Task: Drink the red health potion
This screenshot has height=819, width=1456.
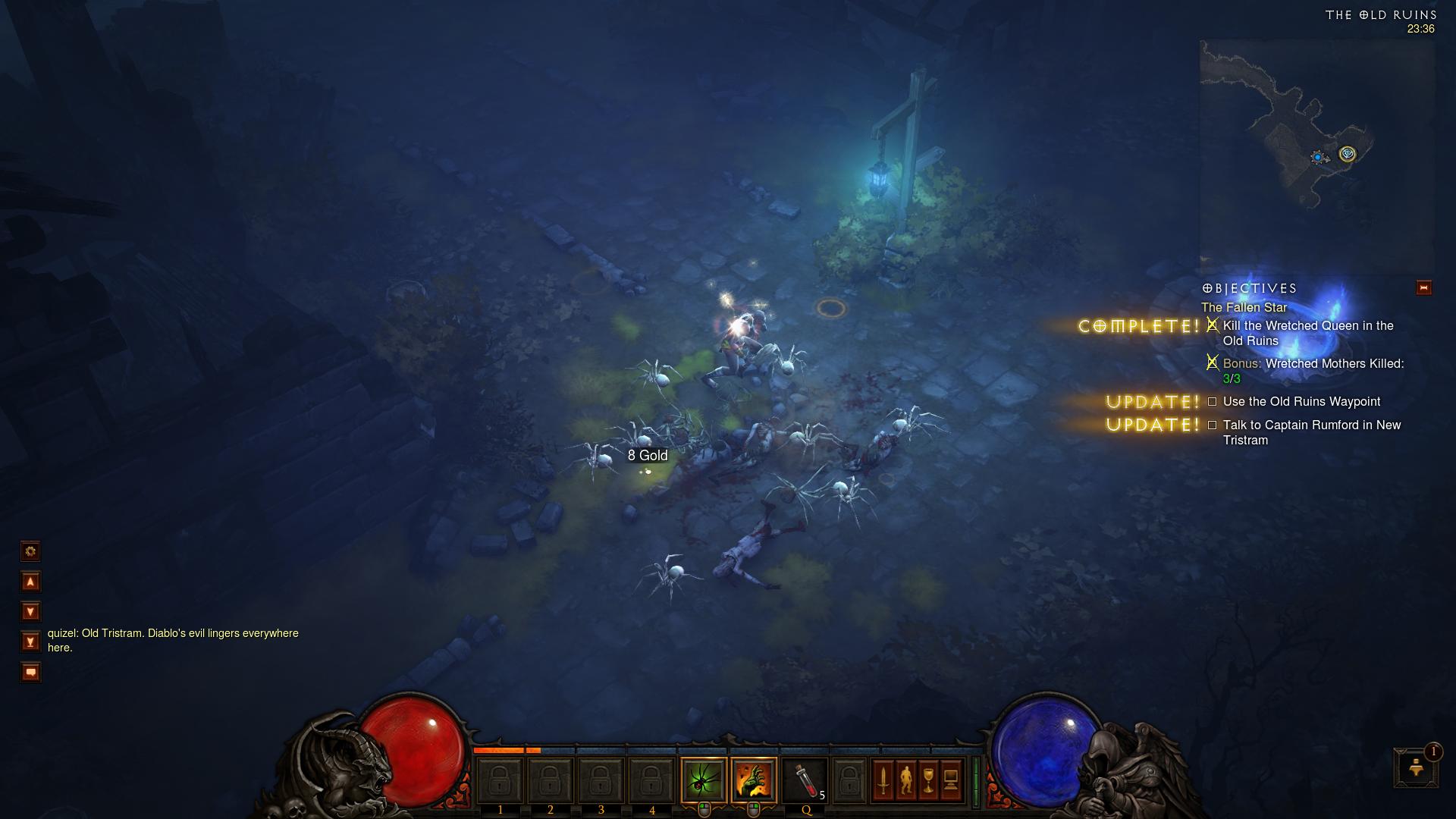Action: point(805,780)
